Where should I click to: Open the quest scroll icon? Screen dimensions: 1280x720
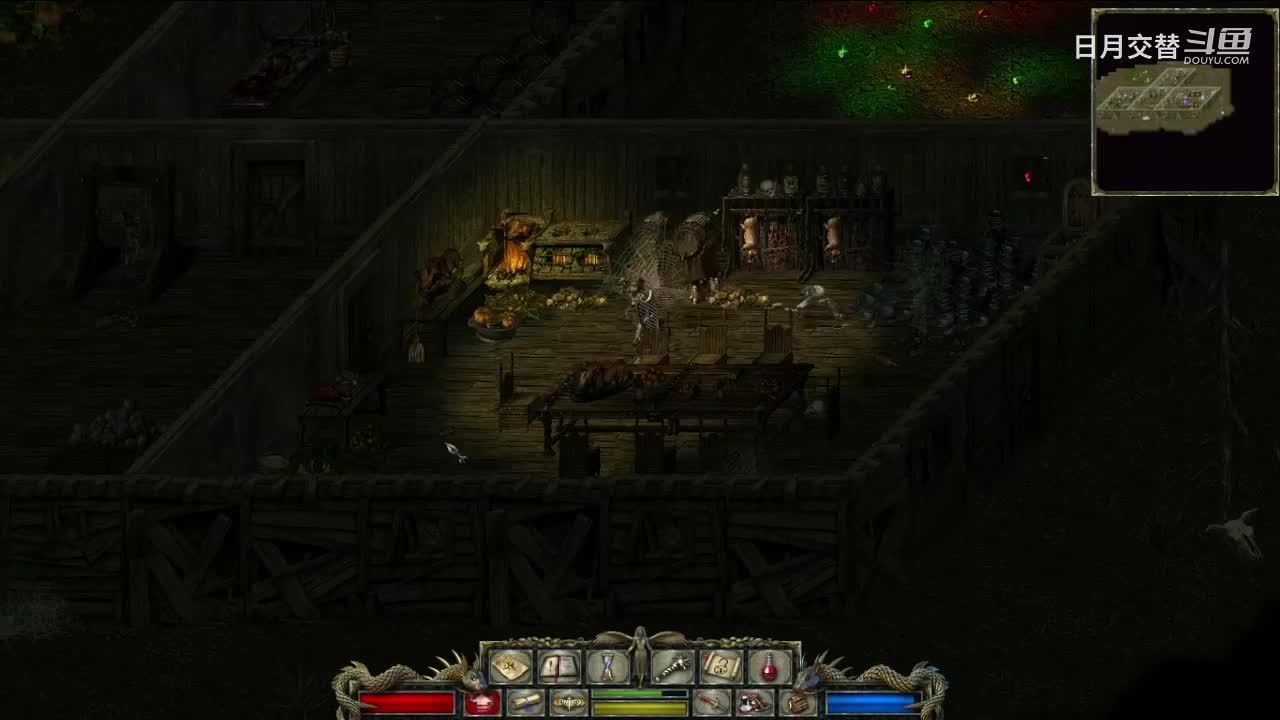tap(720, 666)
